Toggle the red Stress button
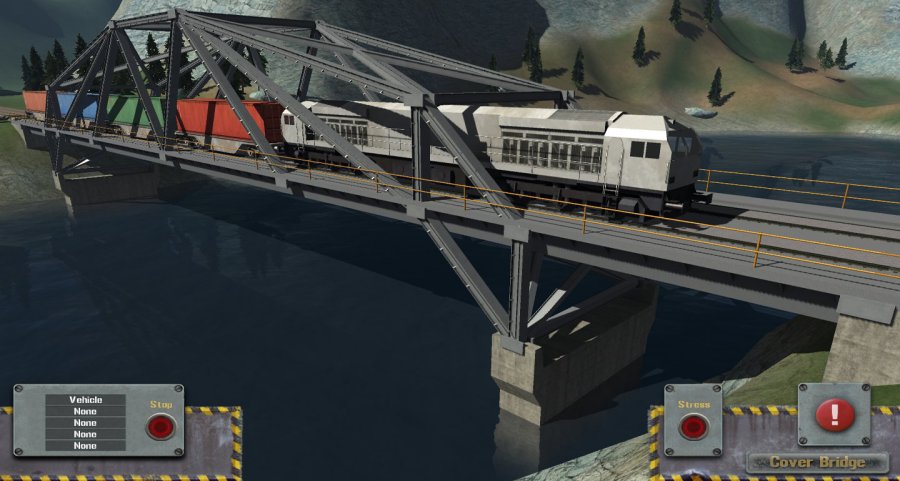The height and width of the screenshot is (481, 900). point(693,428)
